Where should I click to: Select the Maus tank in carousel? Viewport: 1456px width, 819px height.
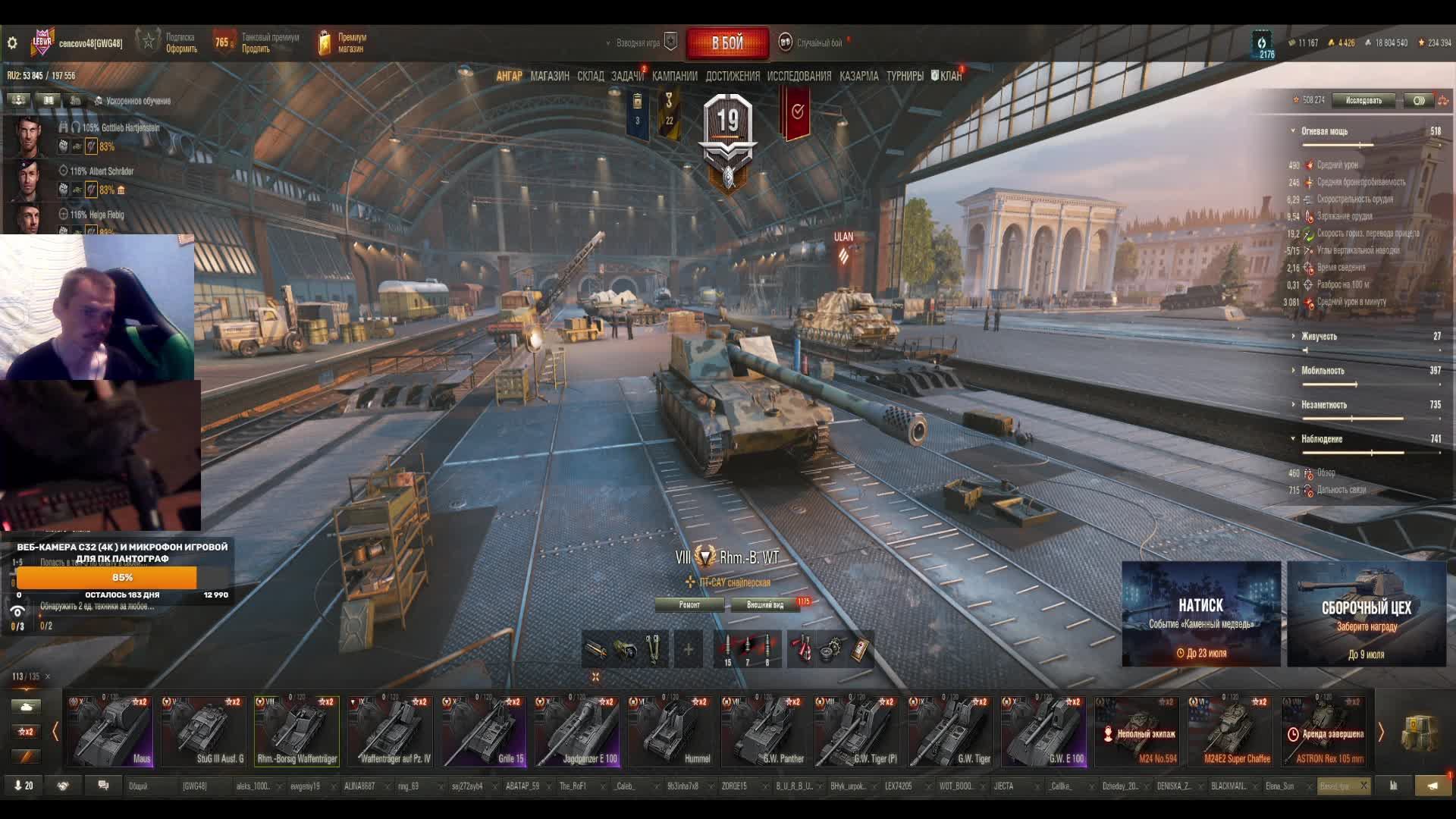pos(111,730)
